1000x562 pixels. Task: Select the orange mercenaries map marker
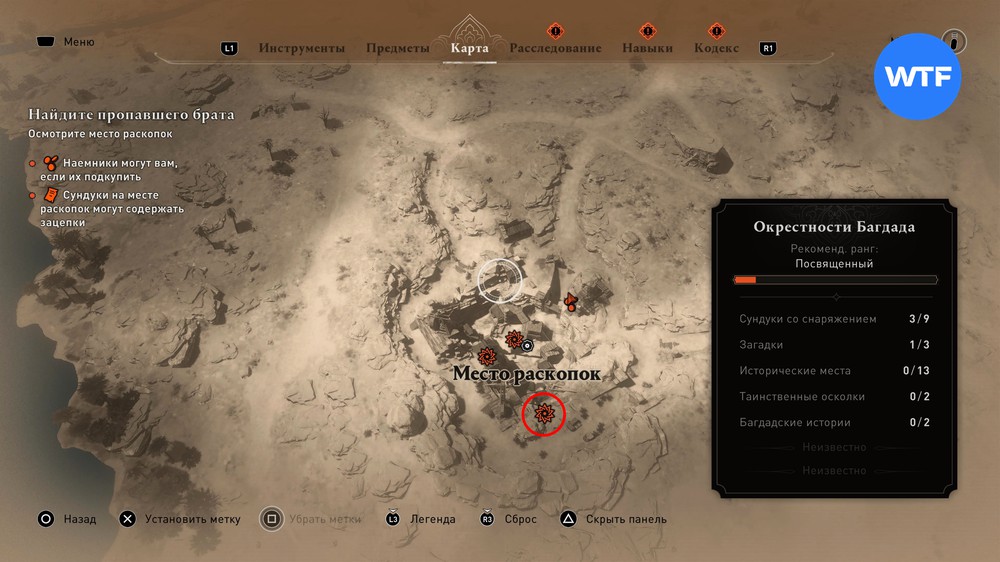[x=571, y=301]
